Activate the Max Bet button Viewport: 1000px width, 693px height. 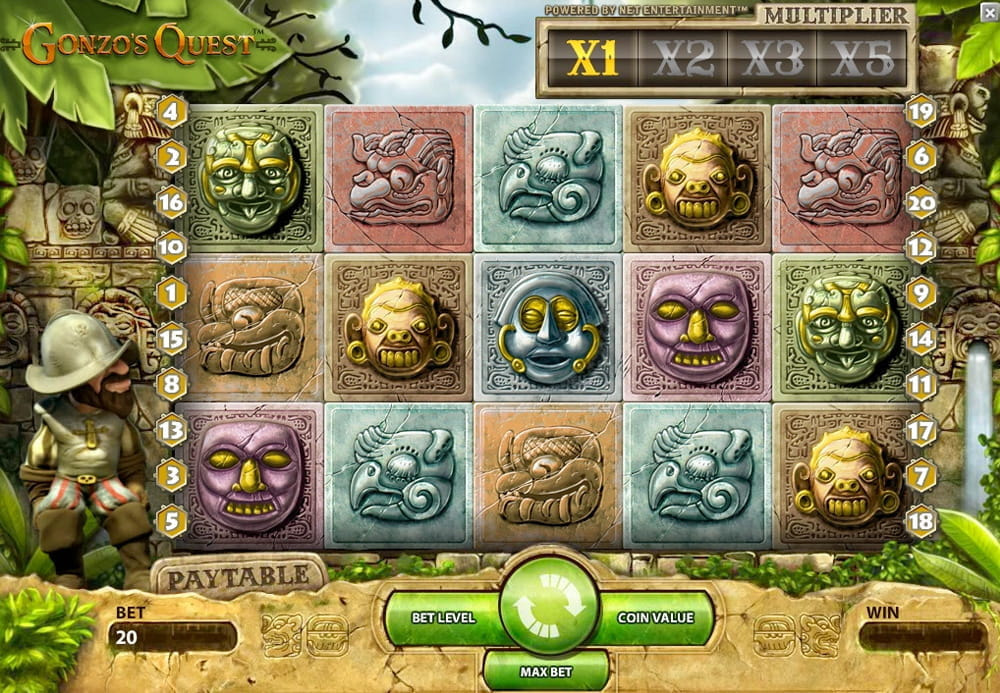547,669
